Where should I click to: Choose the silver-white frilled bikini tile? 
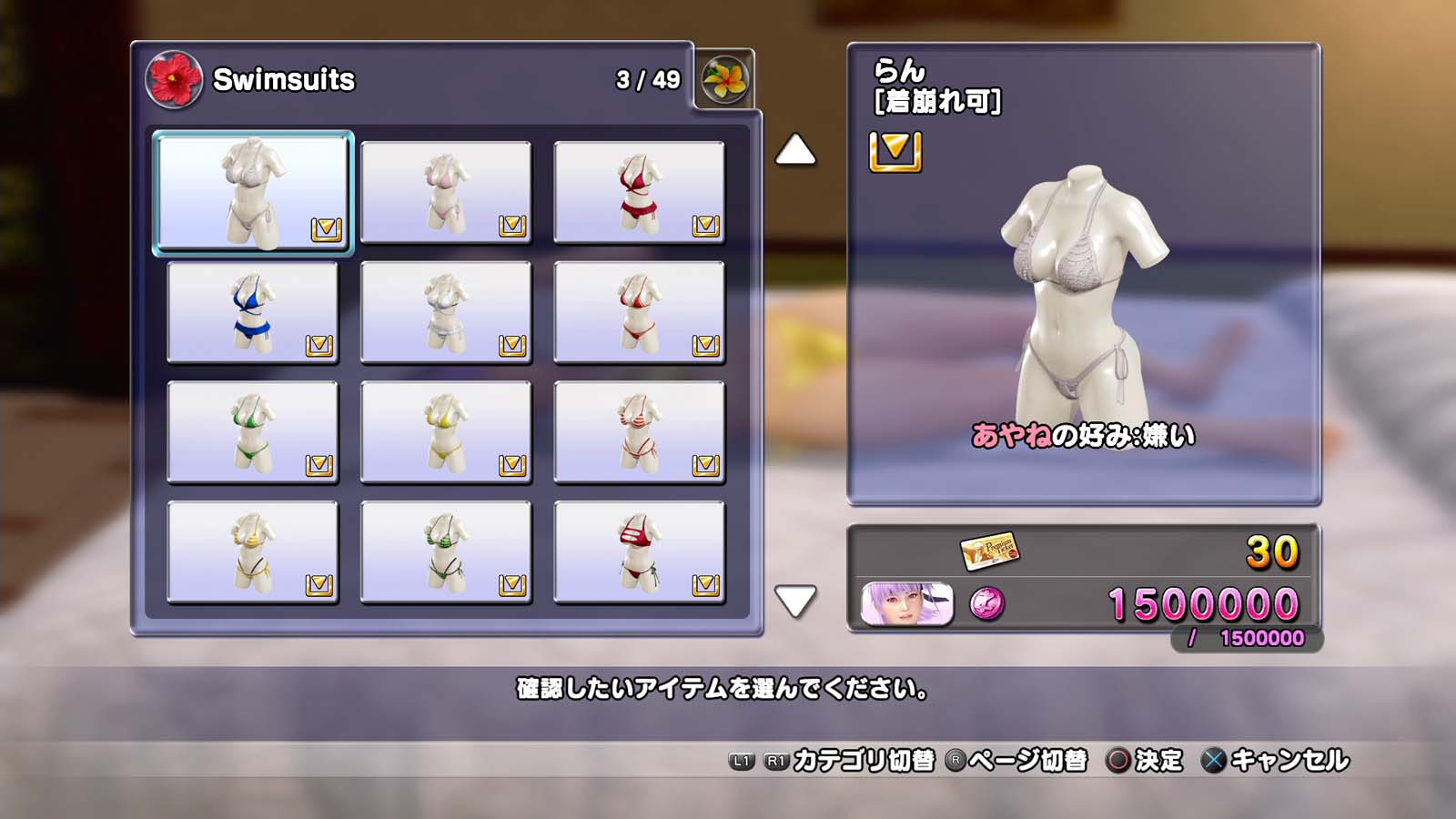pos(446,312)
